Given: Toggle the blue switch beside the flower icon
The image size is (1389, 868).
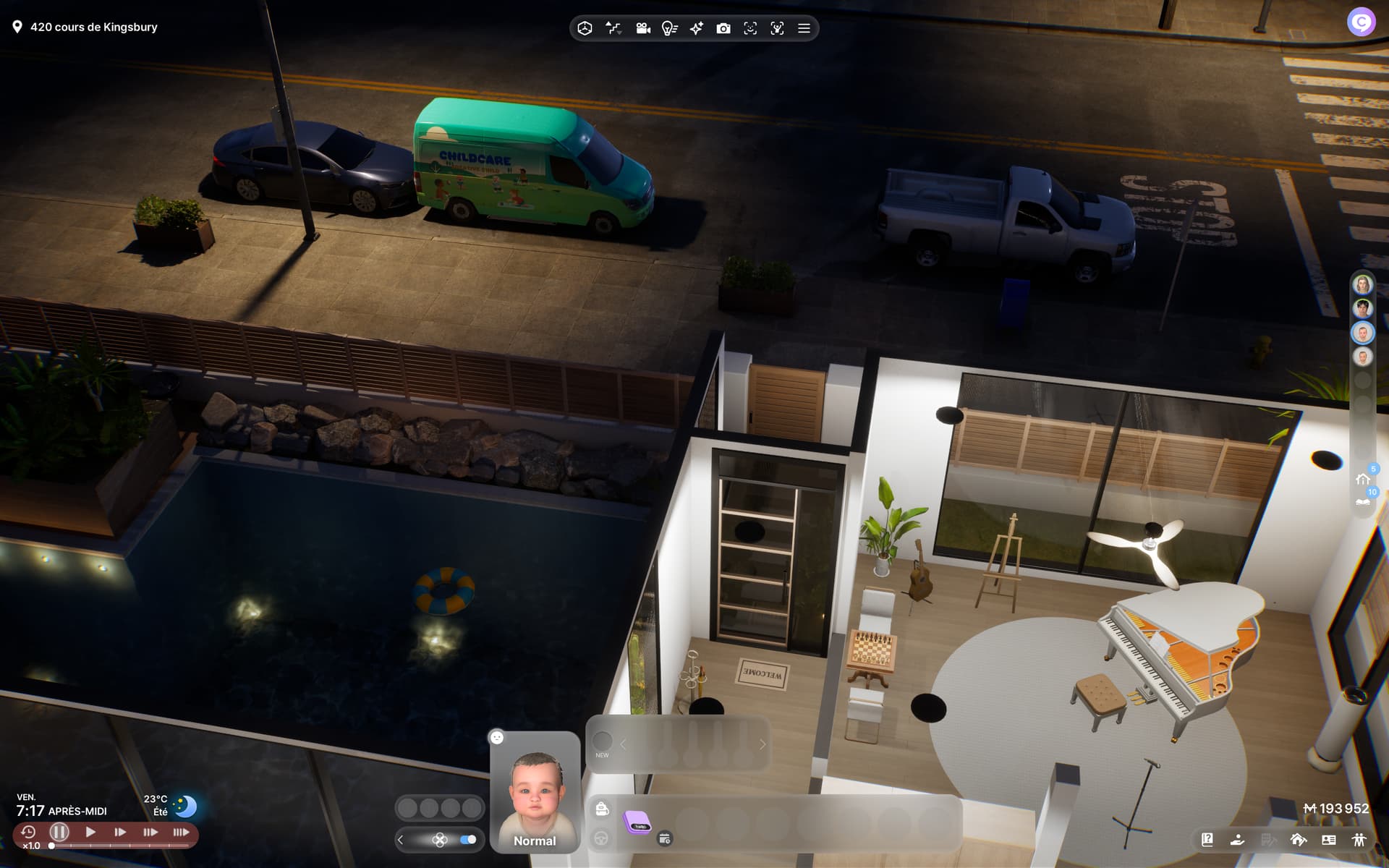Looking at the screenshot, I should click(x=468, y=840).
